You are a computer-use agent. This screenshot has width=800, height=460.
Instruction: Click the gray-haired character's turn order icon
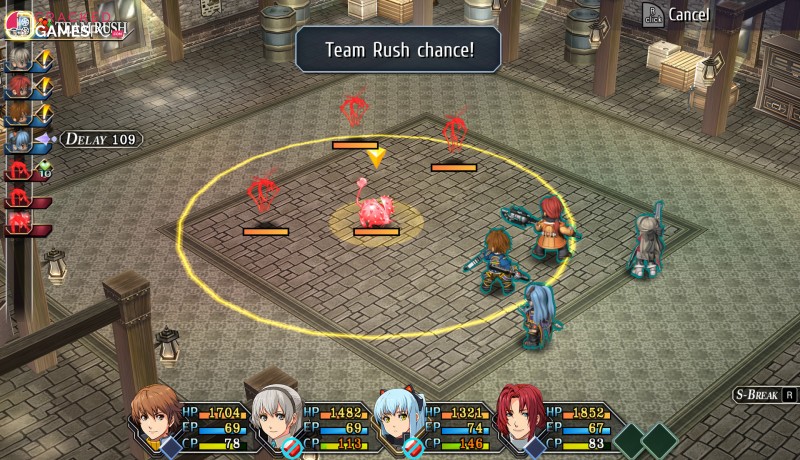click(x=18, y=59)
